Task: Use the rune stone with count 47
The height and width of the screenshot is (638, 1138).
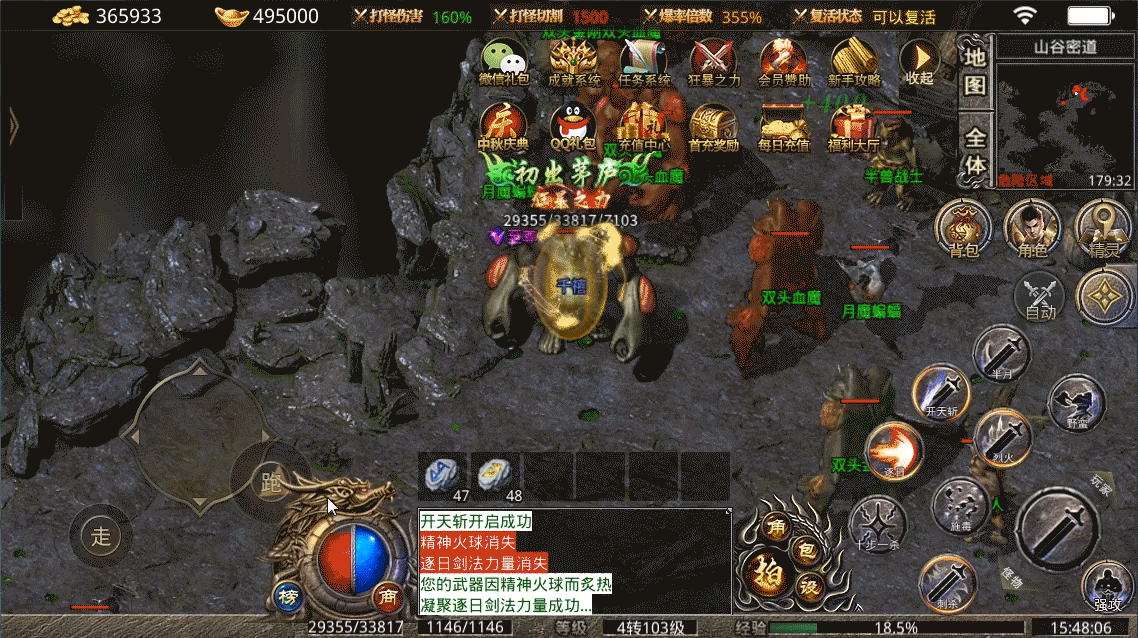Action: pos(443,473)
